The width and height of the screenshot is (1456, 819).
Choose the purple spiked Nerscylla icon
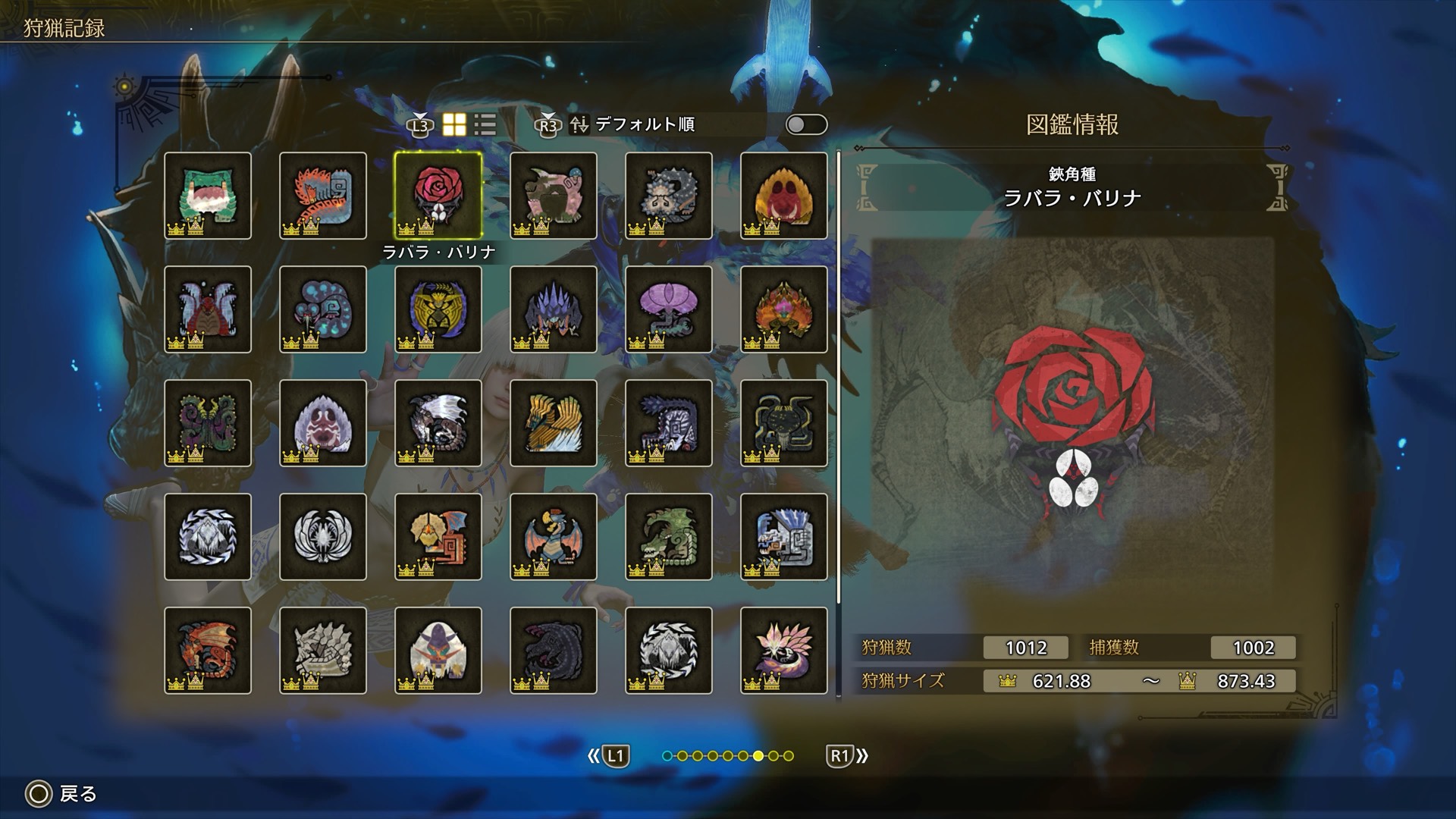(553, 309)
